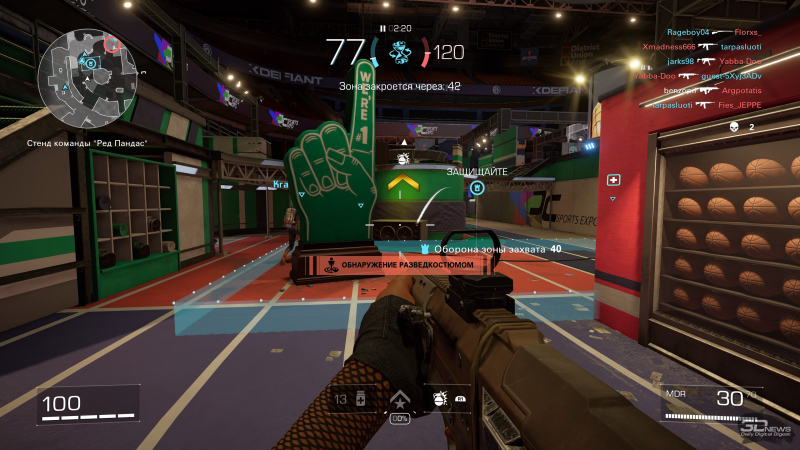Activate the ultra ability star chevron icon

coord(400,399)
